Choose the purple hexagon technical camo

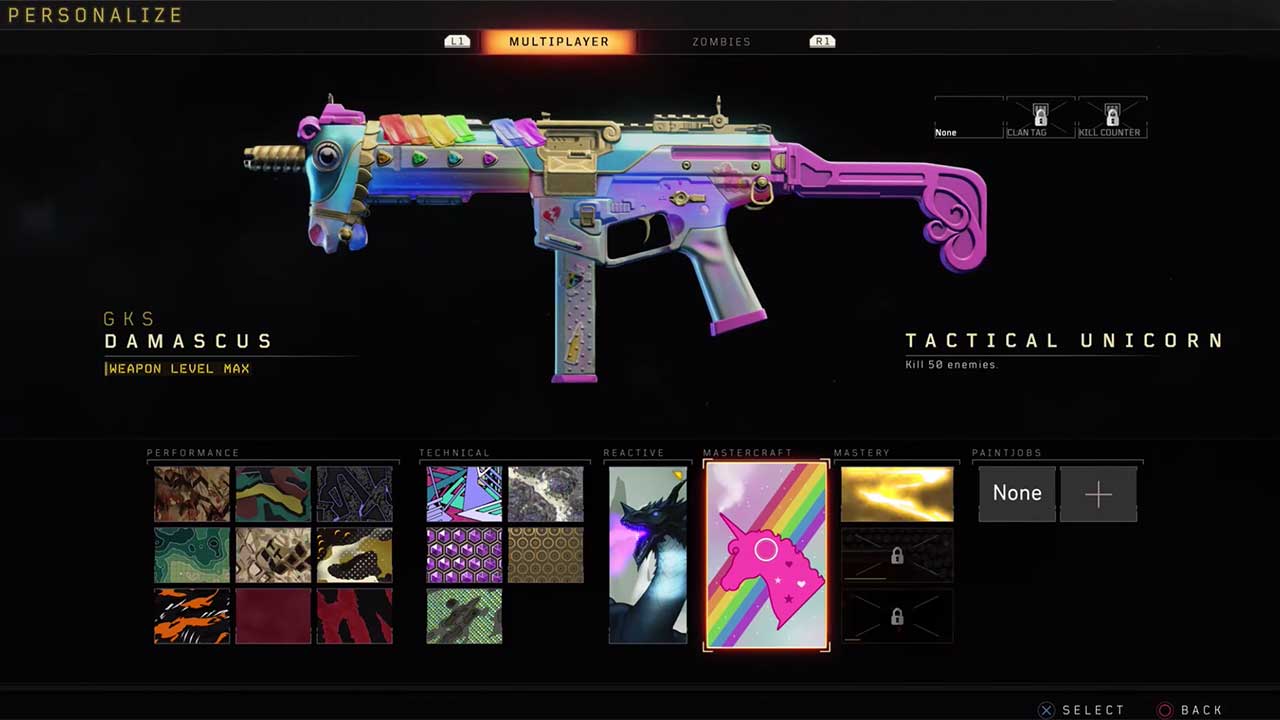click(x=464, y=555)
